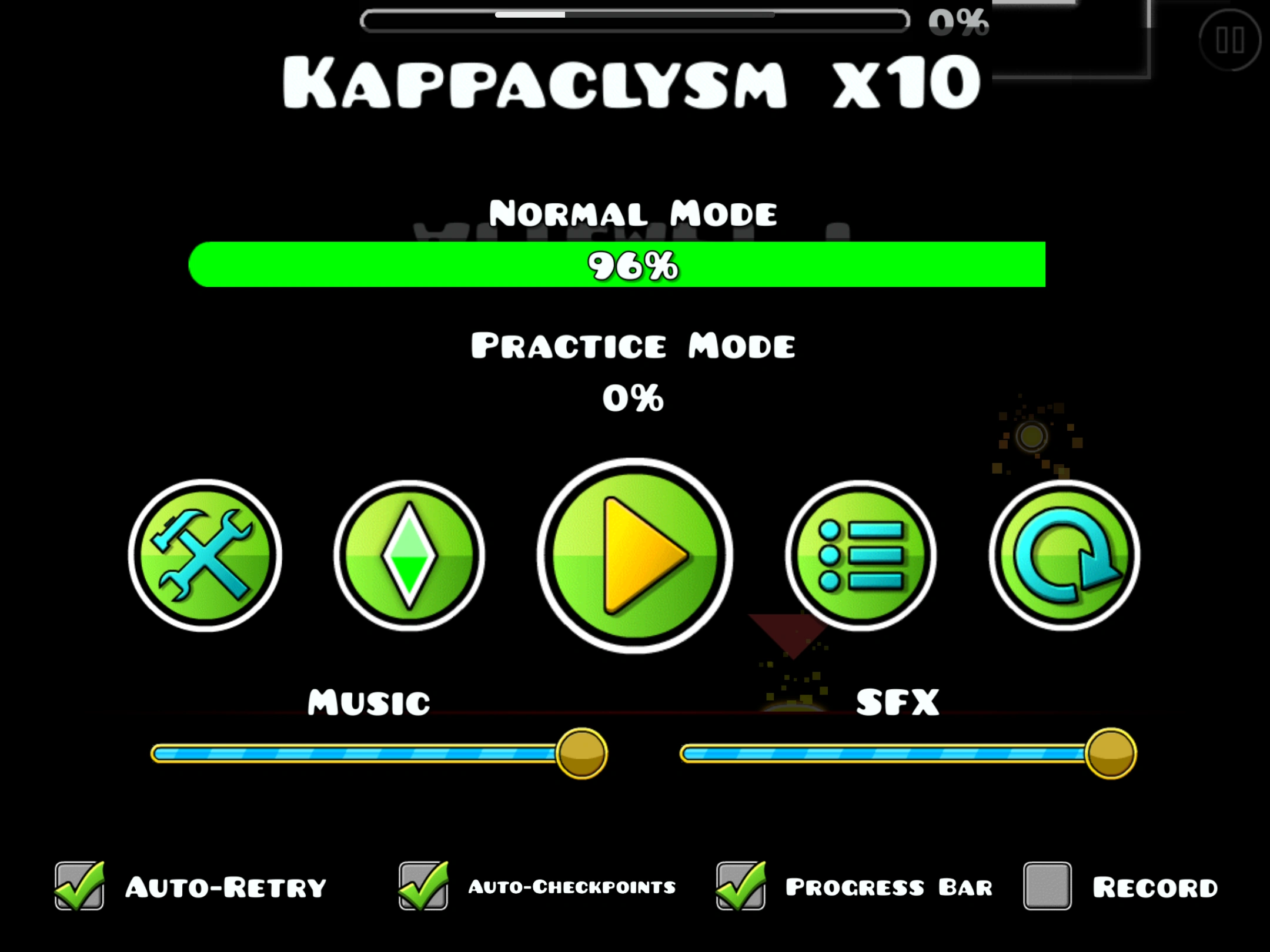Image resolution: width=1270 pixels, height=952 pixels.
Task: Click the Music volume slider handle
Action: (x=581, y=752)
